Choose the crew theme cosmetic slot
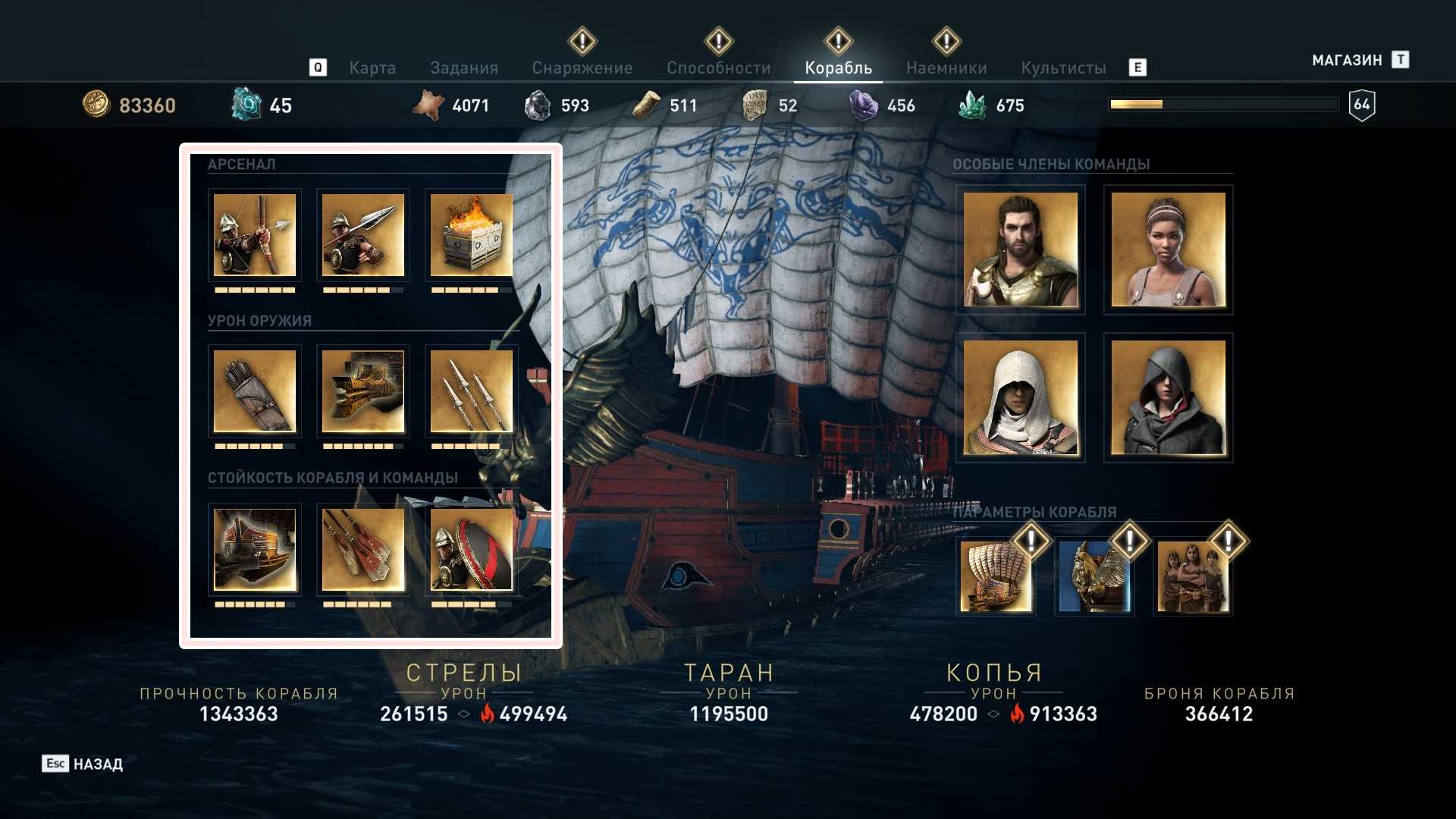Image resolution: width=1456 pixels, height=819 pixels. (1193, 577)
